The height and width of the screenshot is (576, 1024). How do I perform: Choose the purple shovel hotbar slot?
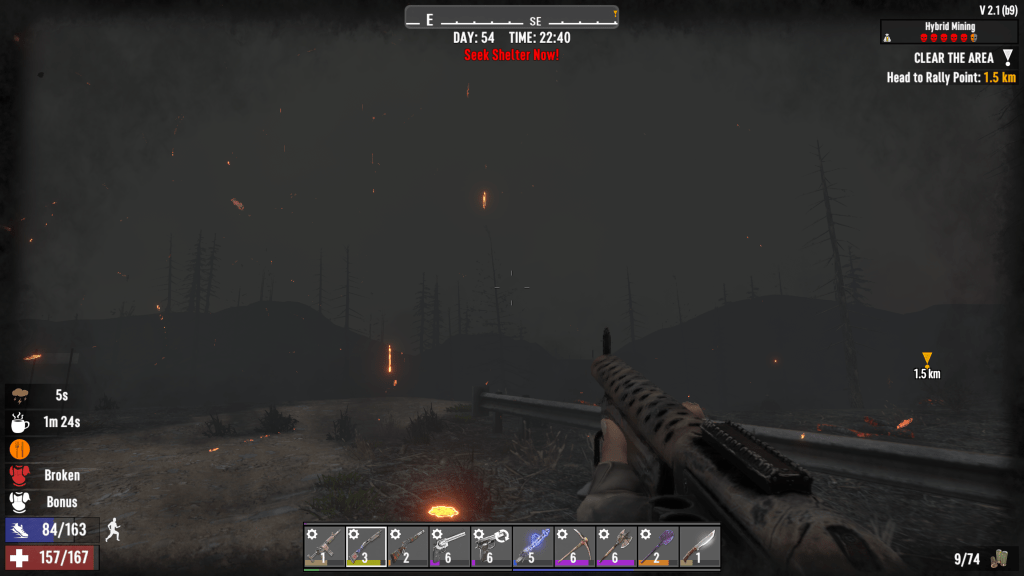pos(658,546)
